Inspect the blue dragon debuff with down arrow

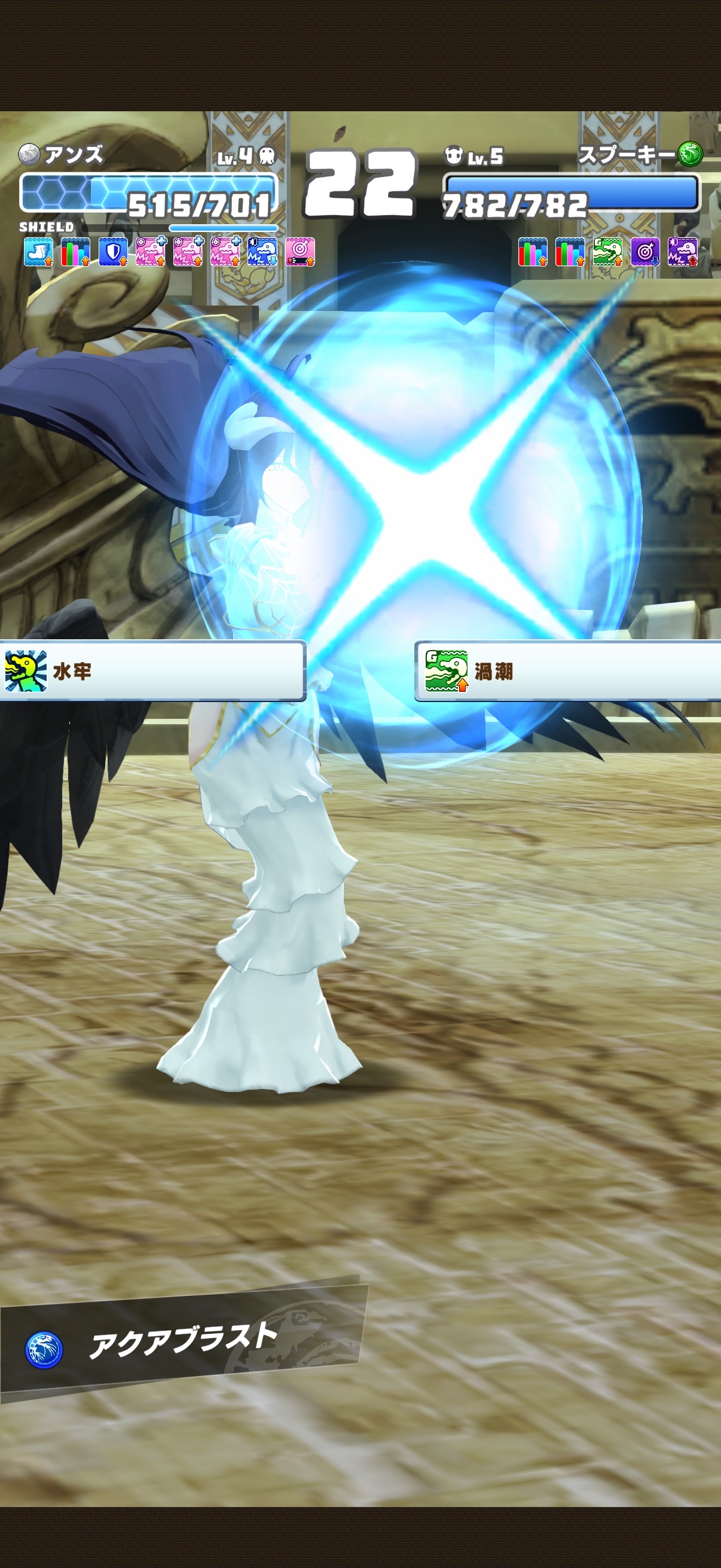(262, 252)
